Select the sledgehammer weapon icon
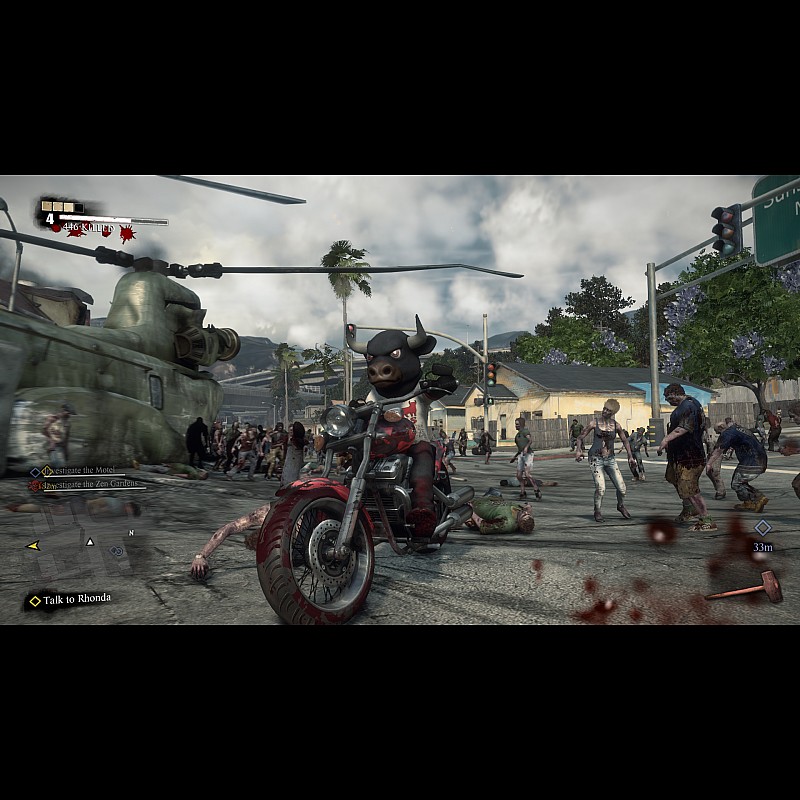The width and height of the screenshot is (800, 800). (x=744, y=586)
